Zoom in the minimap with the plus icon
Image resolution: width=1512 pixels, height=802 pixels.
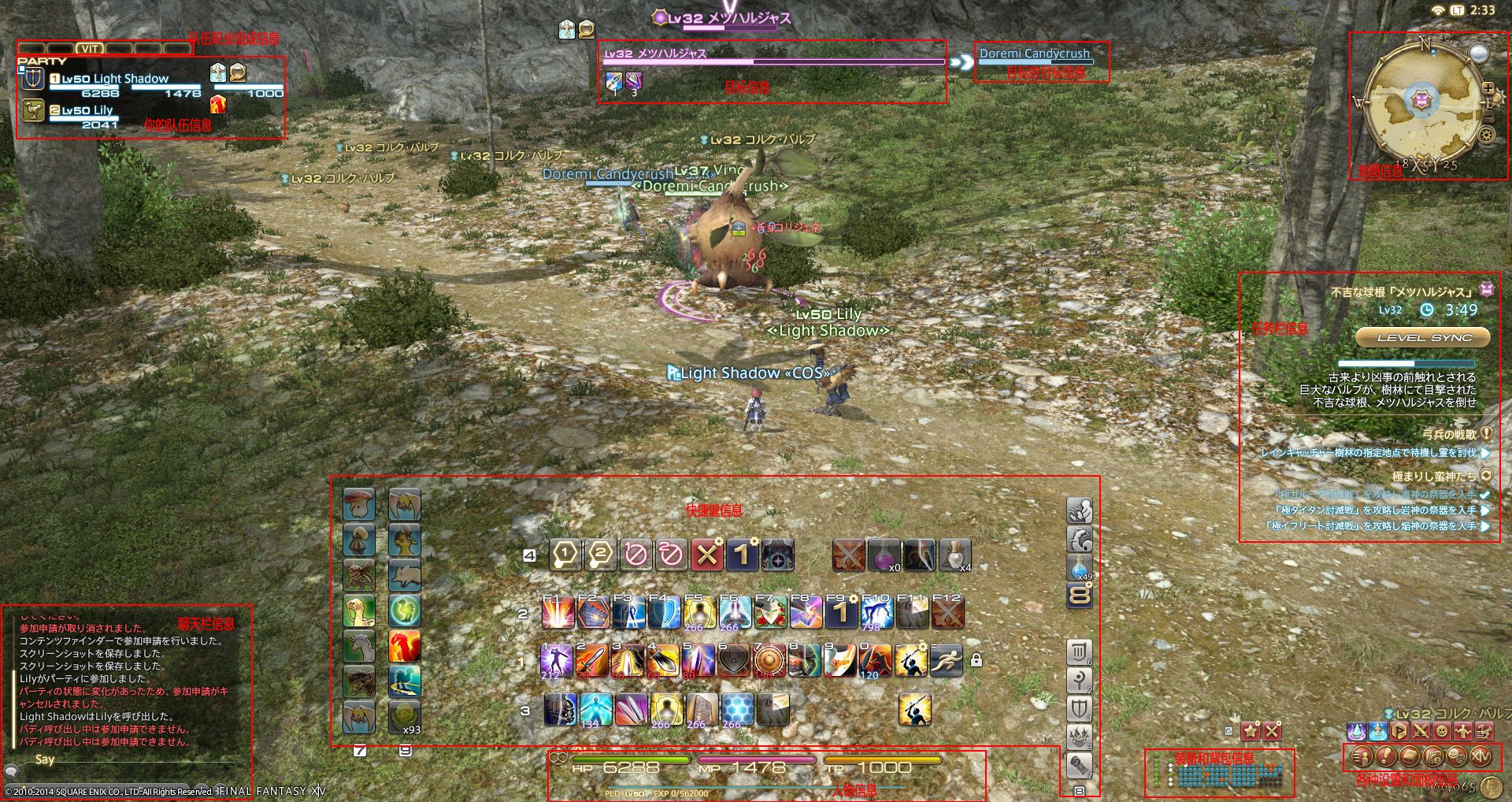(x=1488, y=87)
